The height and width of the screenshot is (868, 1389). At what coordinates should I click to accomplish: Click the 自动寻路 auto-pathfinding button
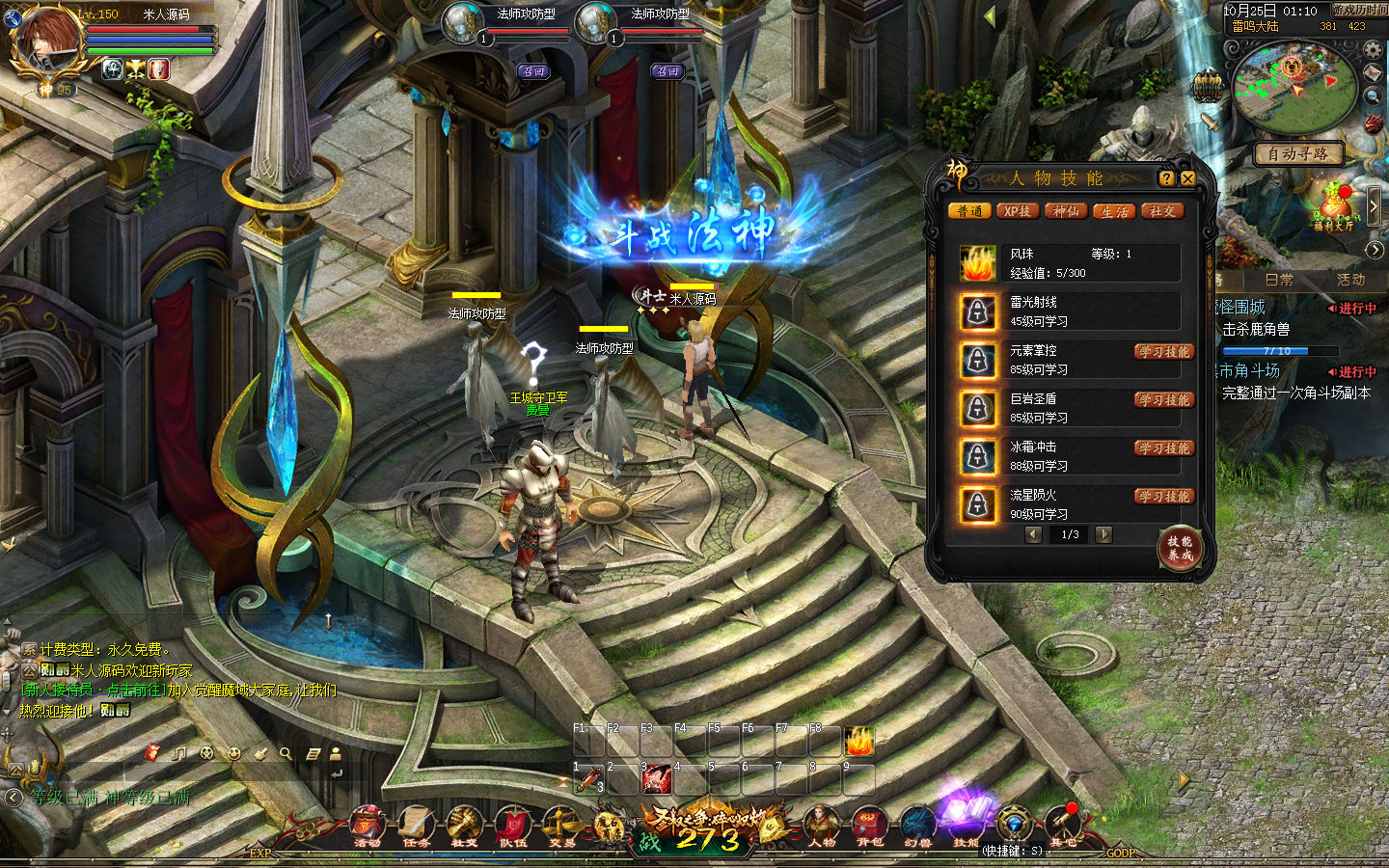tap(1297, 154)
